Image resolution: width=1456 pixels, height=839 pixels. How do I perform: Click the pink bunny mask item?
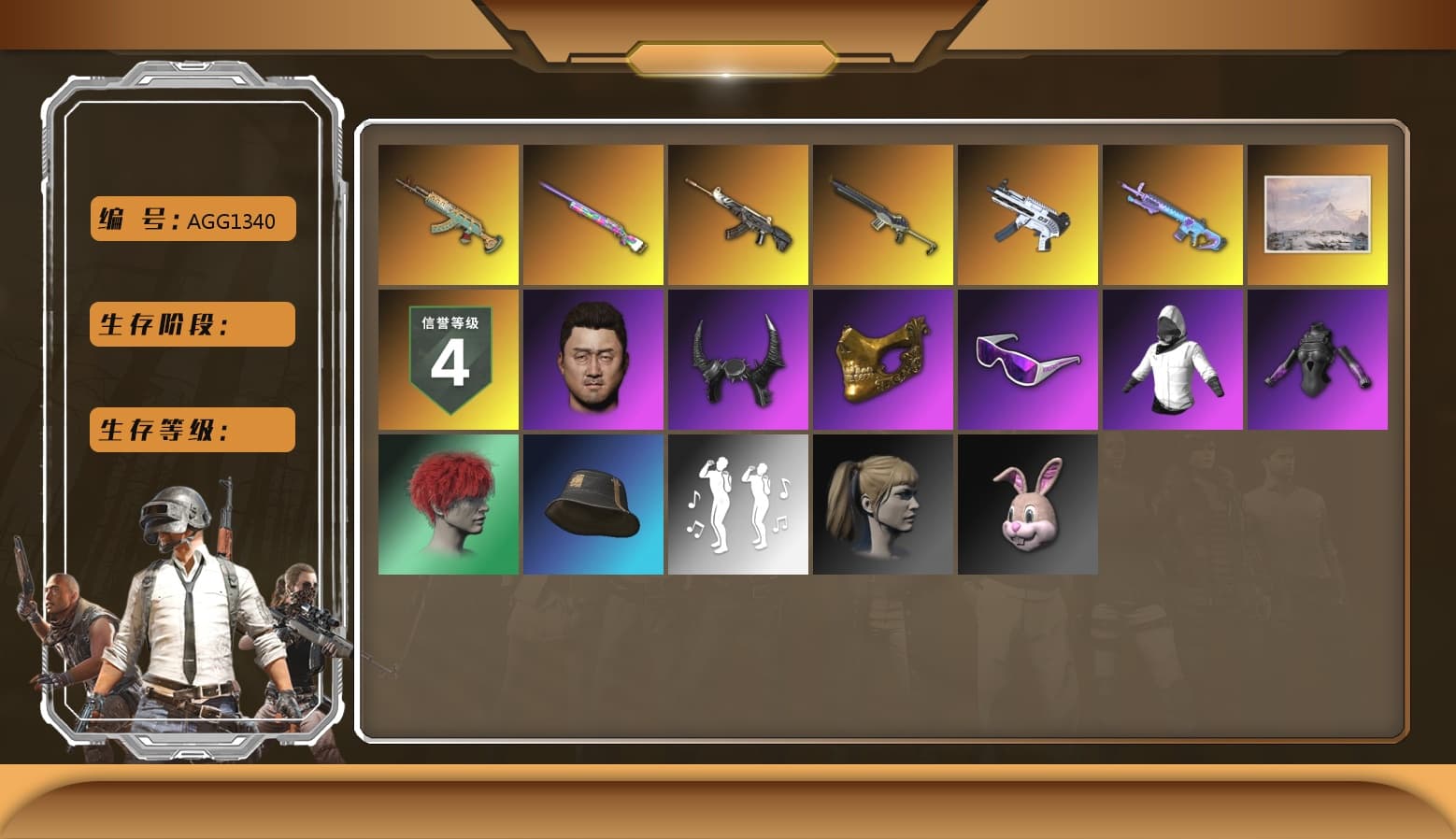tap(1028, 505)
